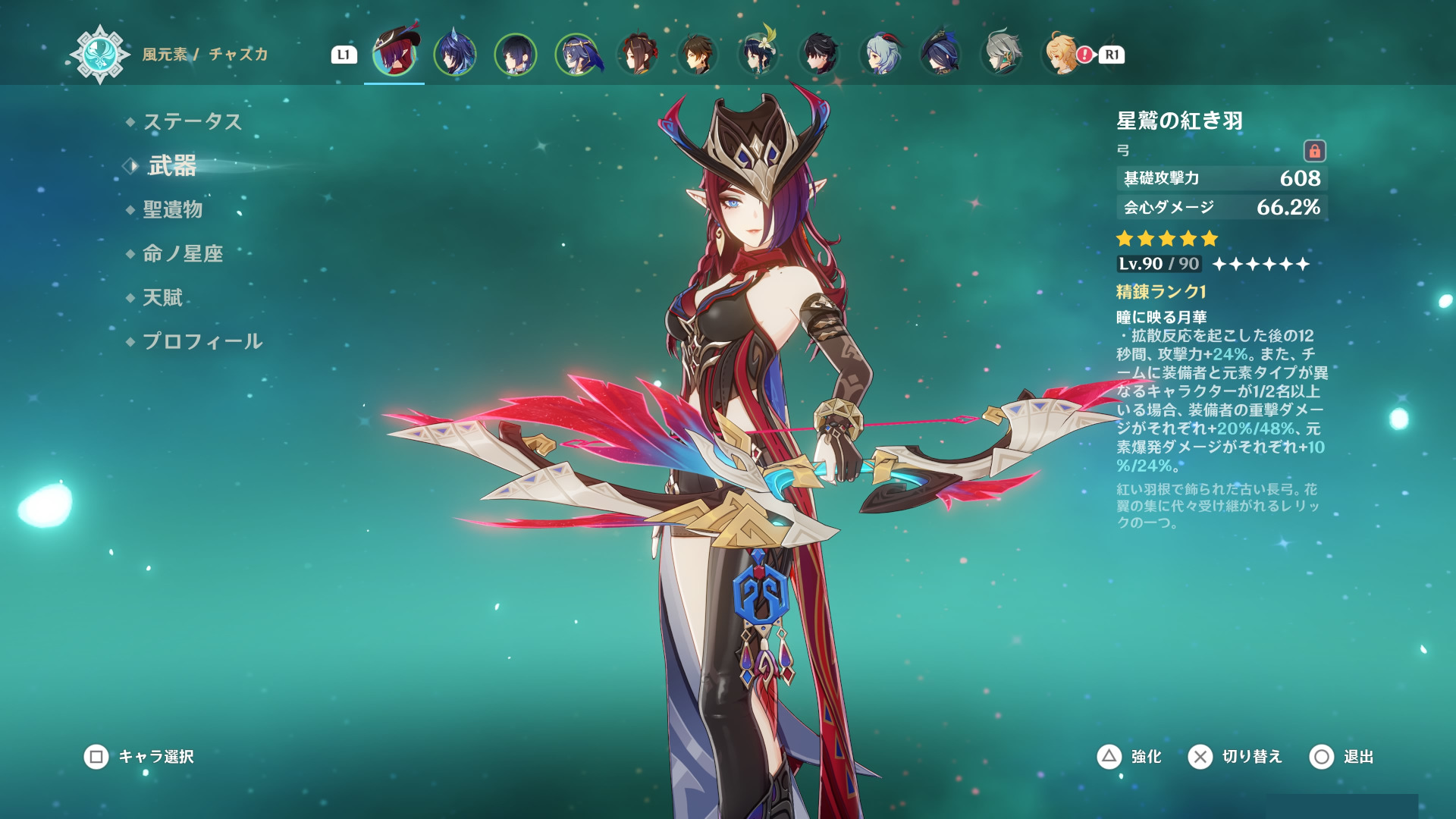Select Chasca's portrait in the character bar

coord(394,53)
